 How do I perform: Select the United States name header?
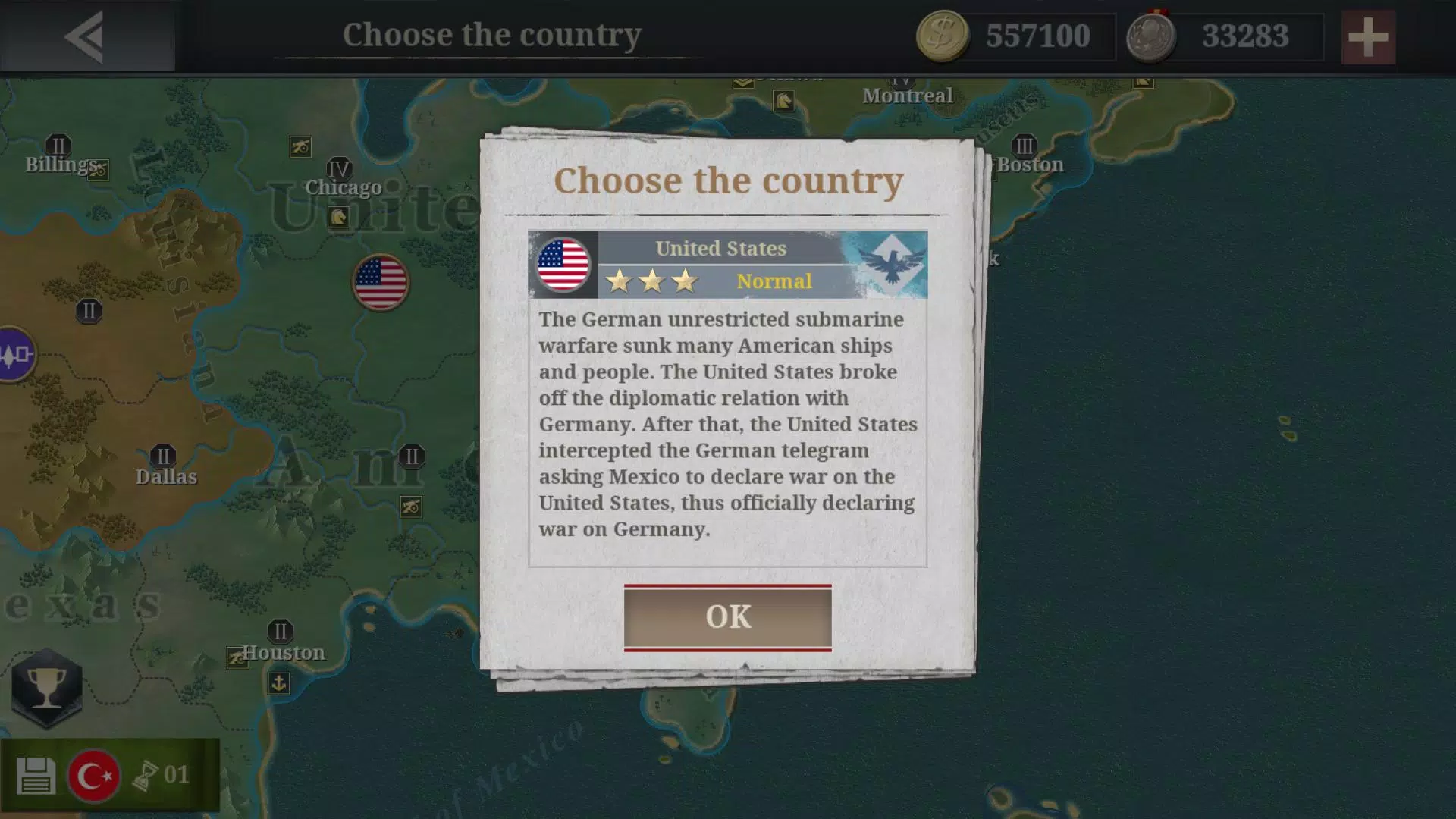click(720, 248)
